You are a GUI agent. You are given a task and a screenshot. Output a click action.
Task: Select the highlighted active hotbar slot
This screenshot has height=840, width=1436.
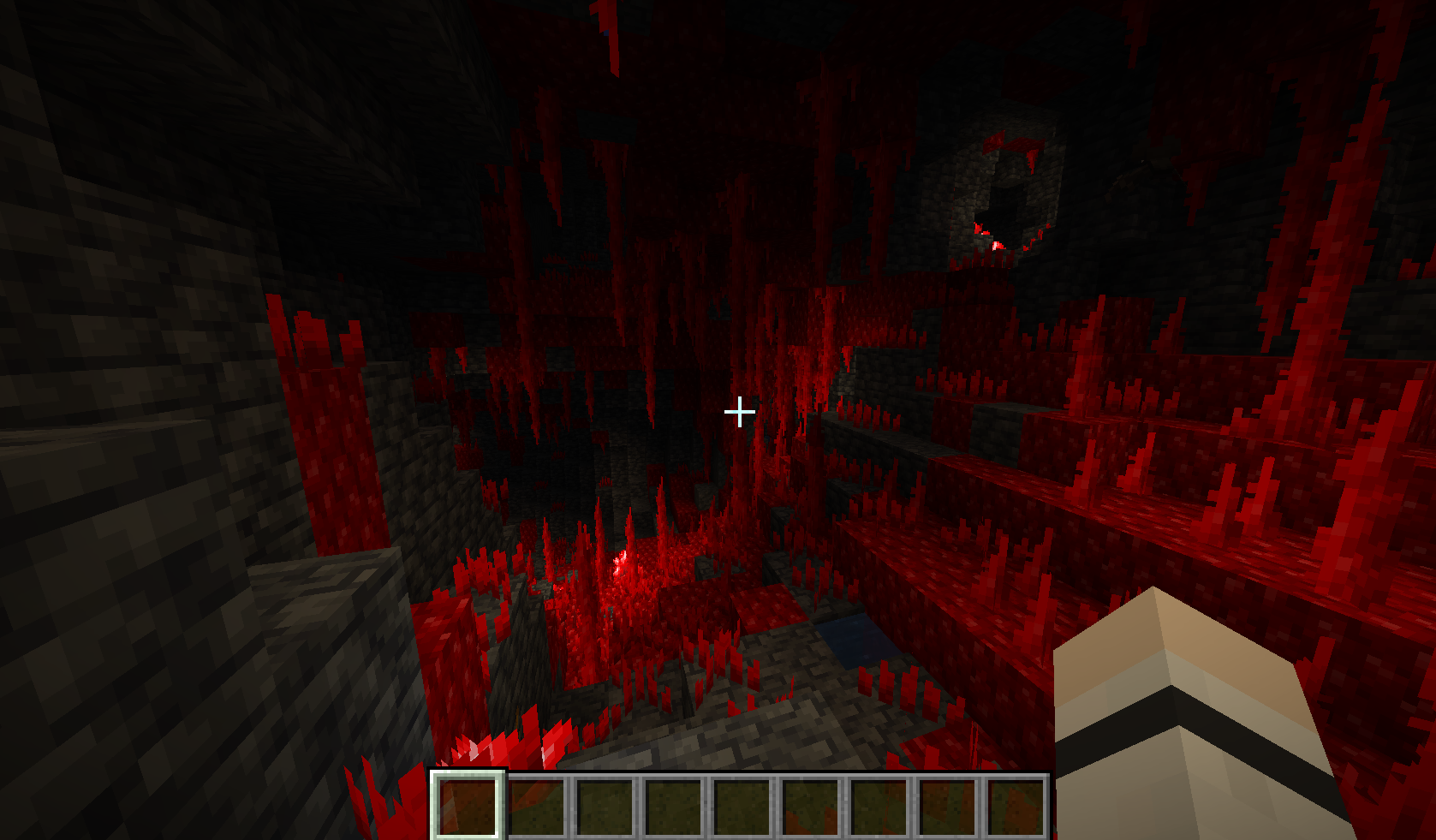click(468, 805)
